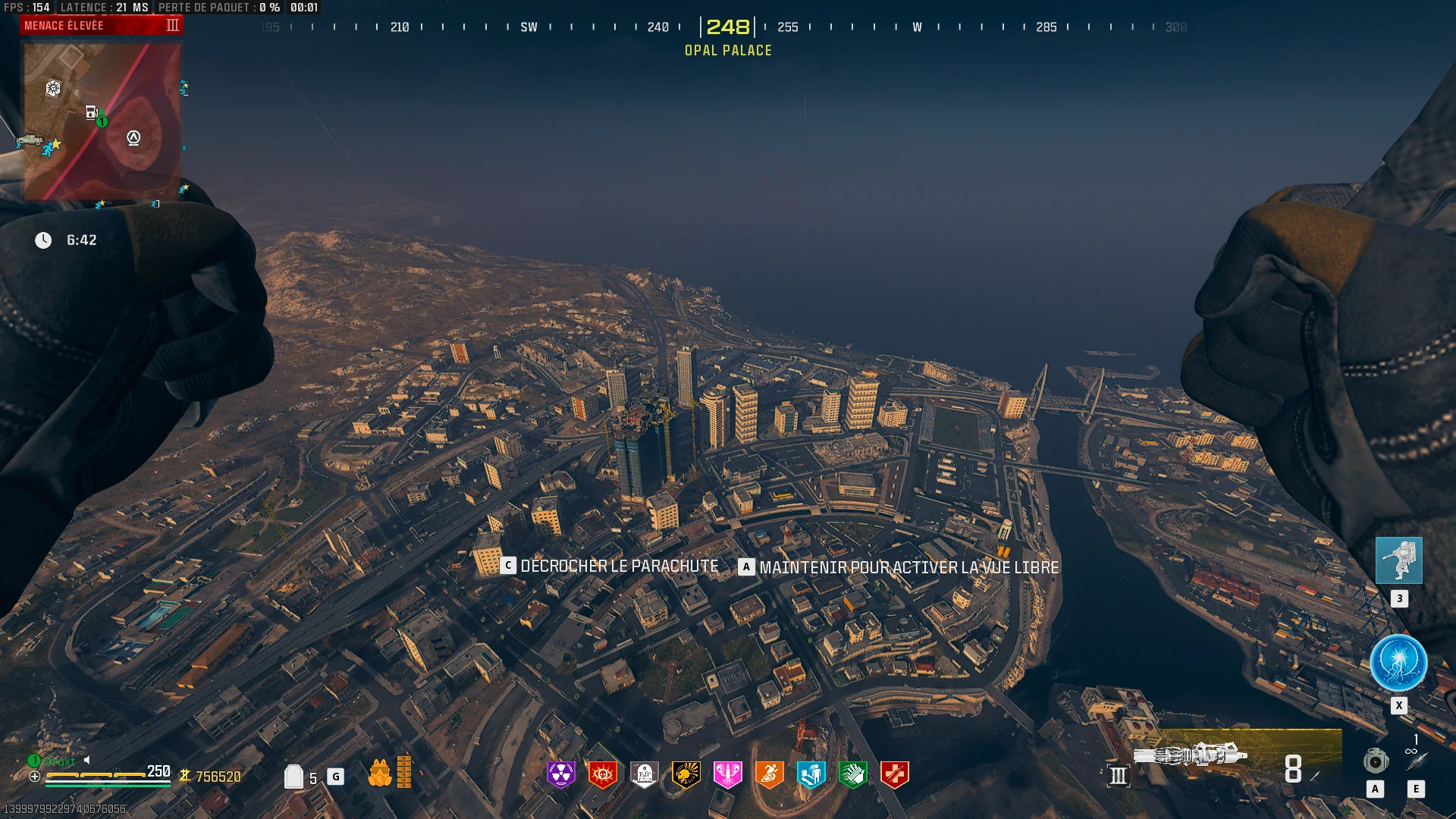This screenshot has height=819, width=1456.
Task: Select the equipped weapon panel
Action: [x=1238, y=758]
